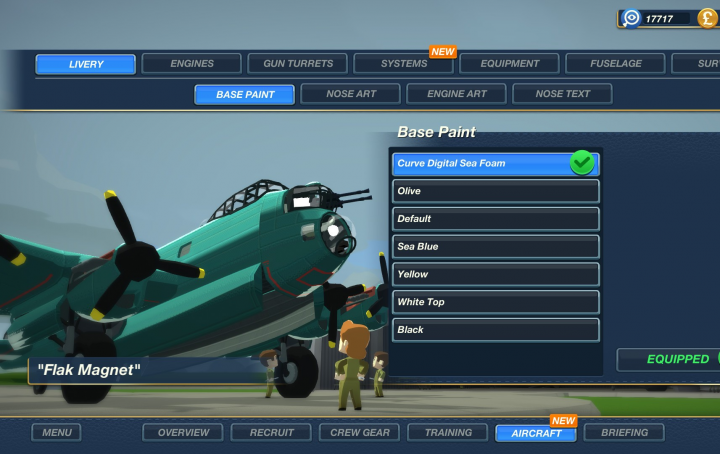Go to the Equipment tab
This screenshot has width=720, height=454.
pyautogui.click(x=510, y=64)
